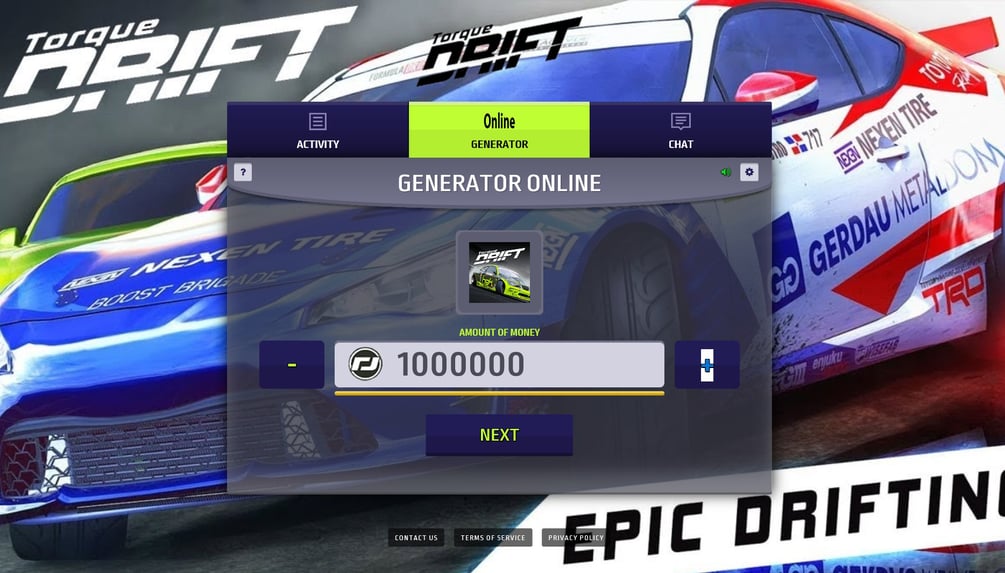Select the Online Generator tab
Screen dimensions: 1005x573
coord(499,130)
